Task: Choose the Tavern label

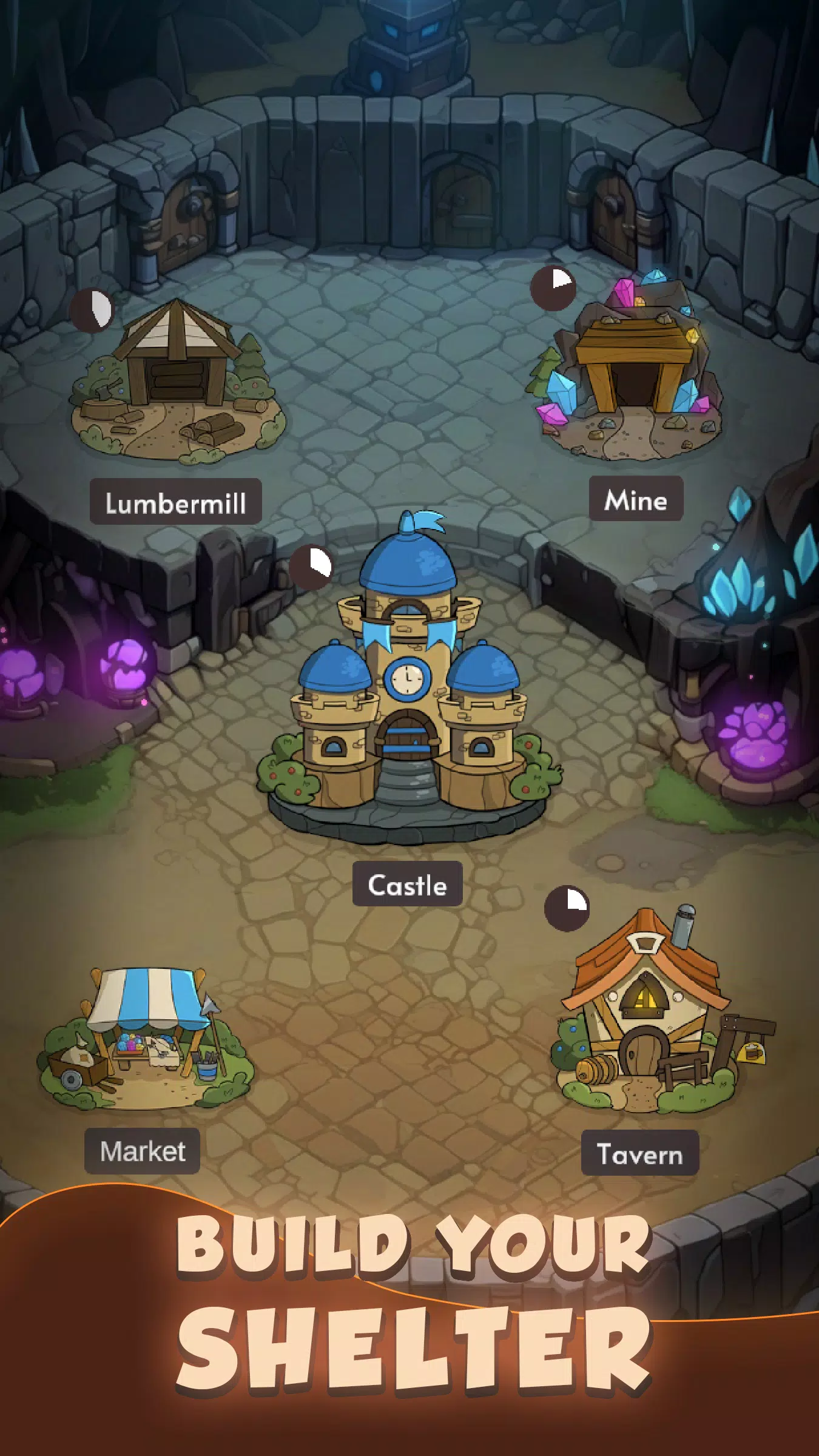Action: point(639,1153)
